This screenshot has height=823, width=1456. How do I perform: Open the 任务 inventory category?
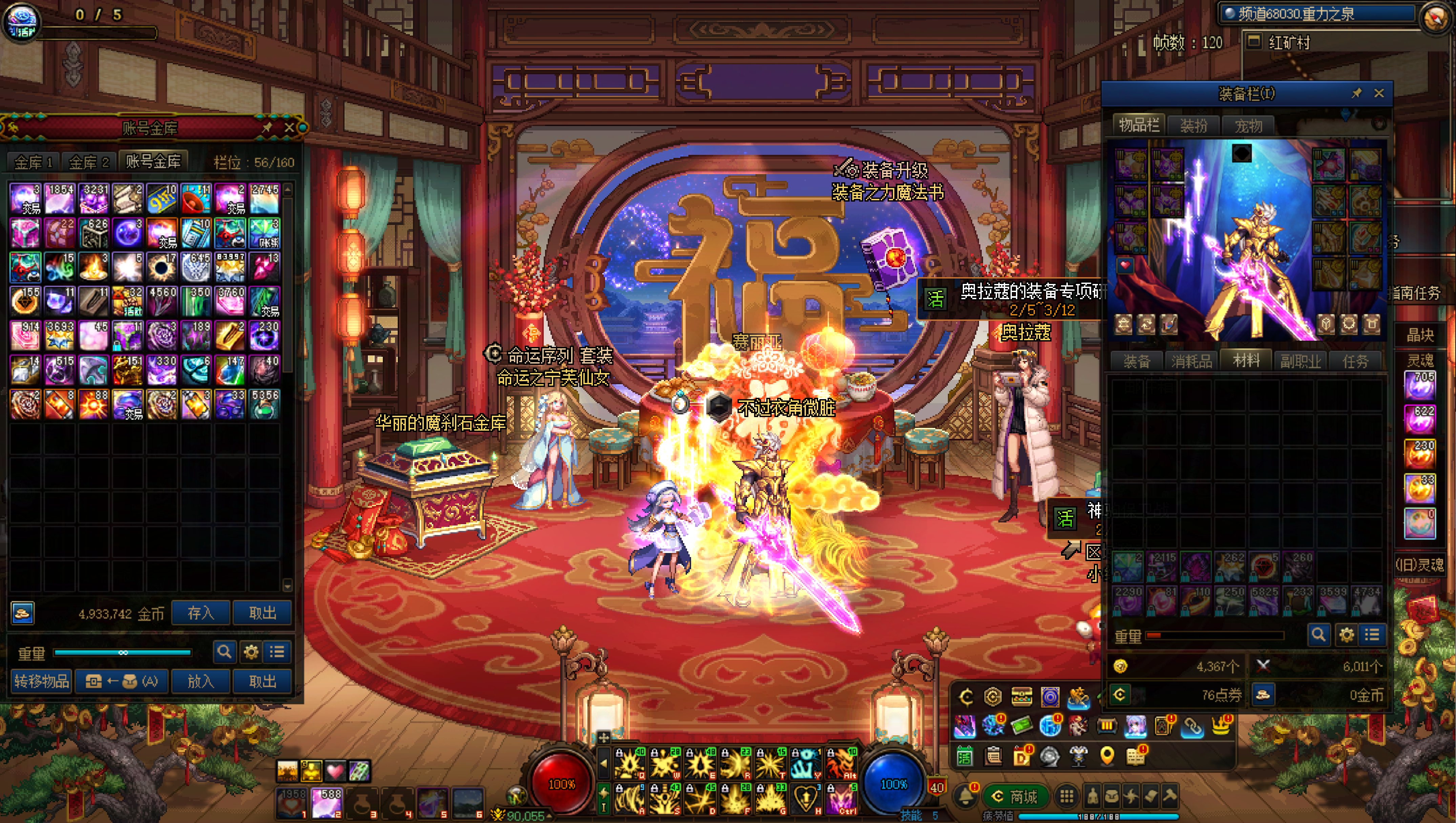[1355, 361]
